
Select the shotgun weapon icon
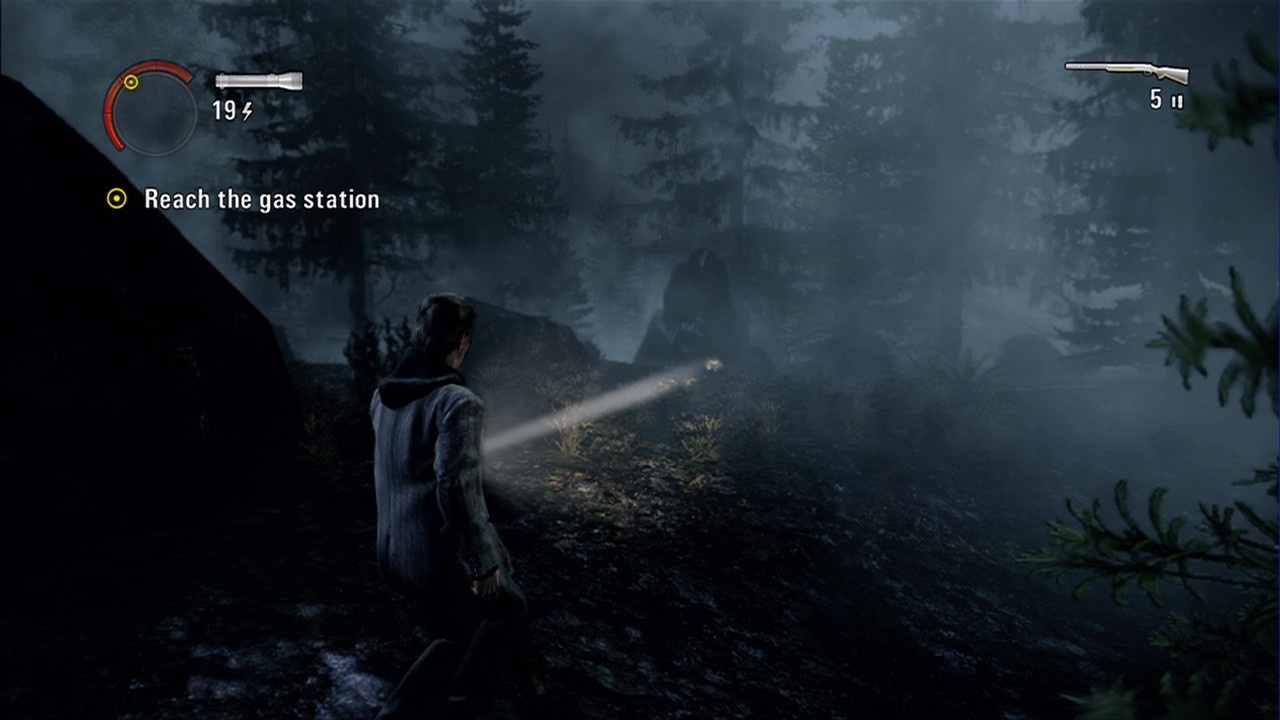(1127, 72)
